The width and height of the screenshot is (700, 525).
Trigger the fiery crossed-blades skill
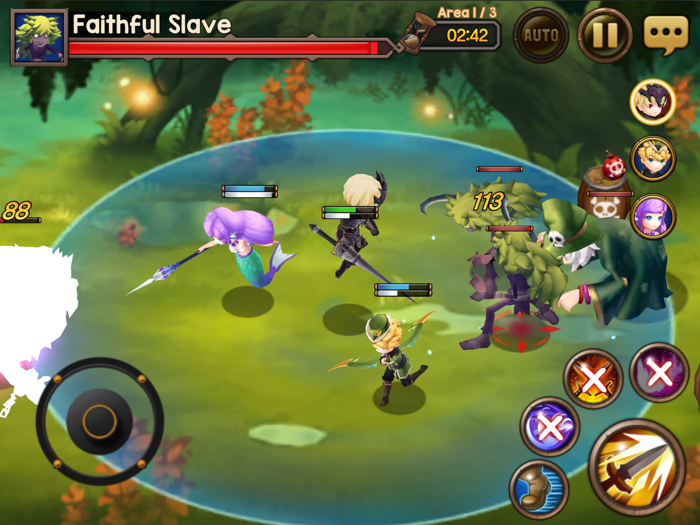tap(594, 378)
